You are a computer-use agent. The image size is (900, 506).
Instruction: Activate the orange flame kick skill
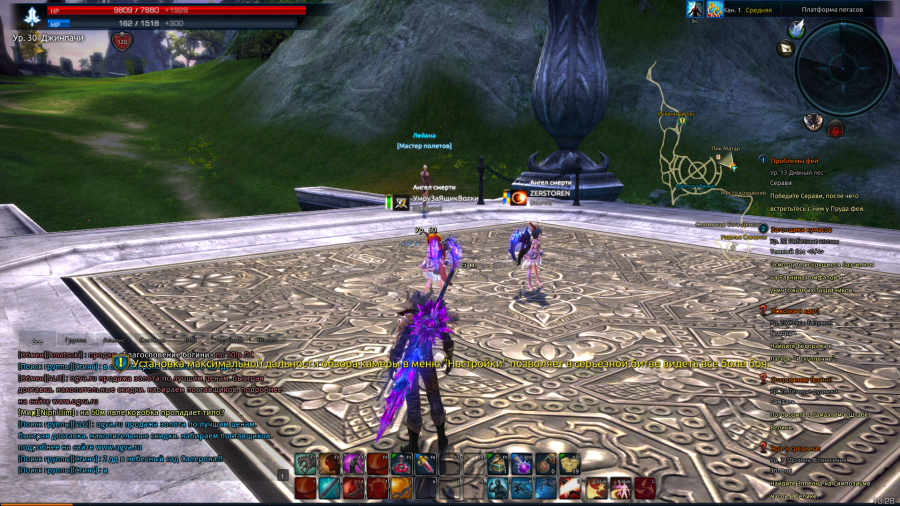pyautogui.click(x=401, y=487)
